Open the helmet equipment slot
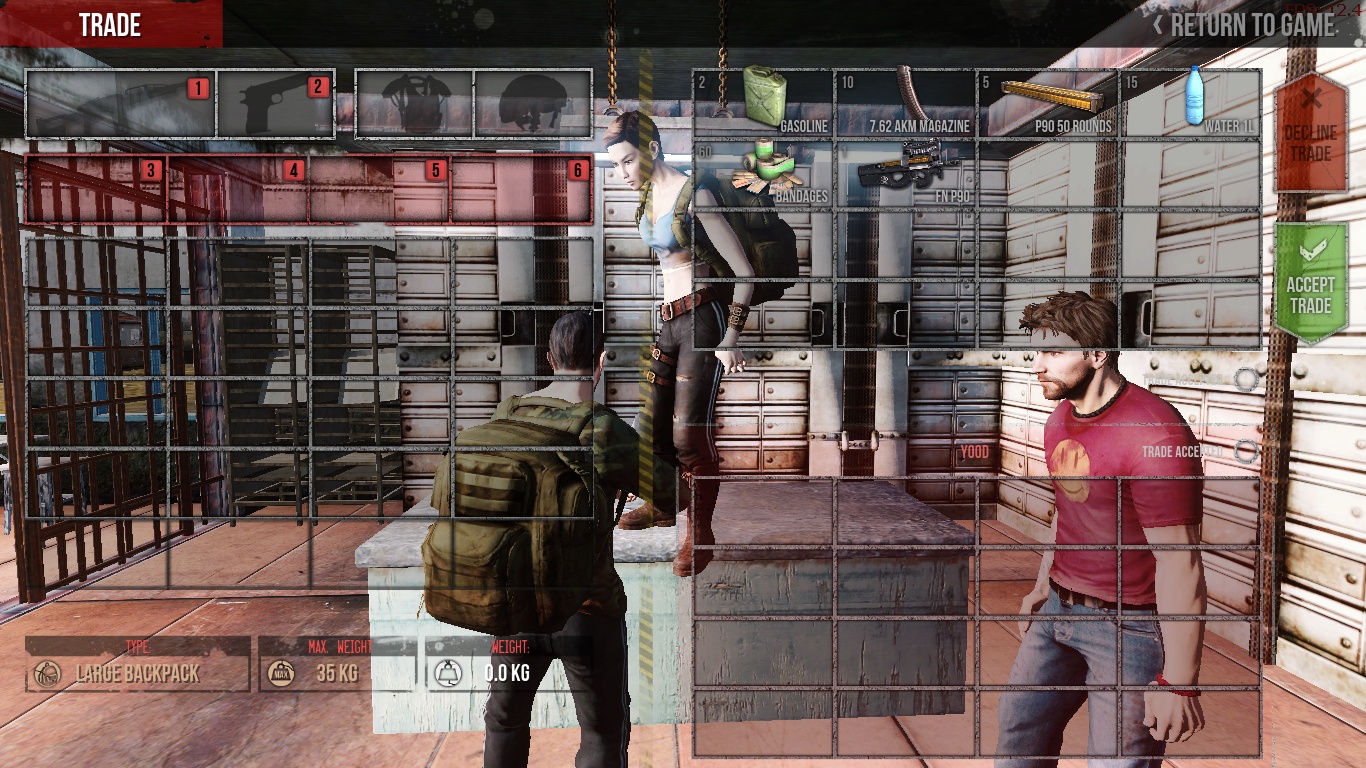The height and width of the screenshot is (768, 1366). point(533,103)
